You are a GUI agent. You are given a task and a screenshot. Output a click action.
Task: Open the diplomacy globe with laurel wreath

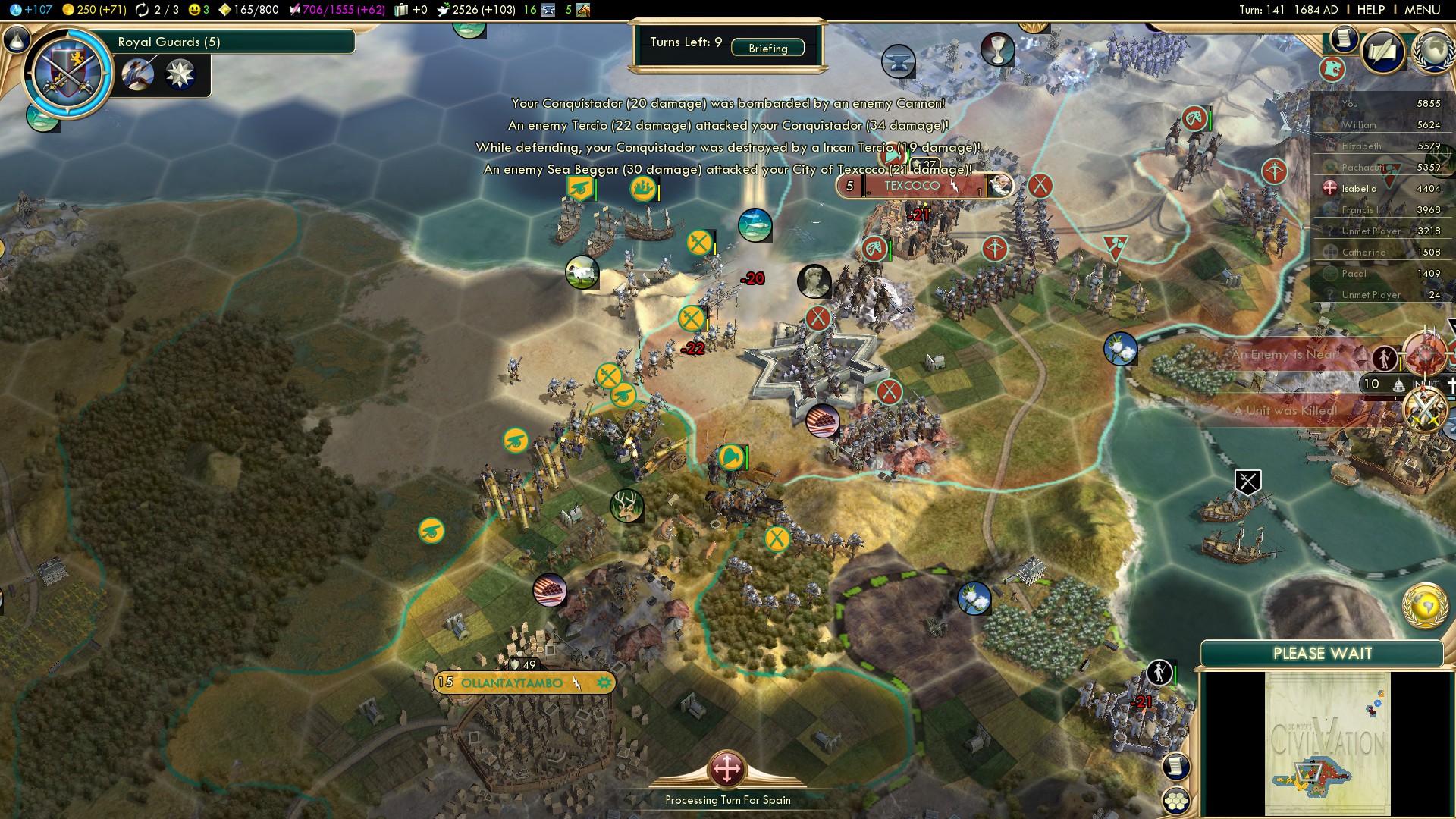pos(1433,52)
